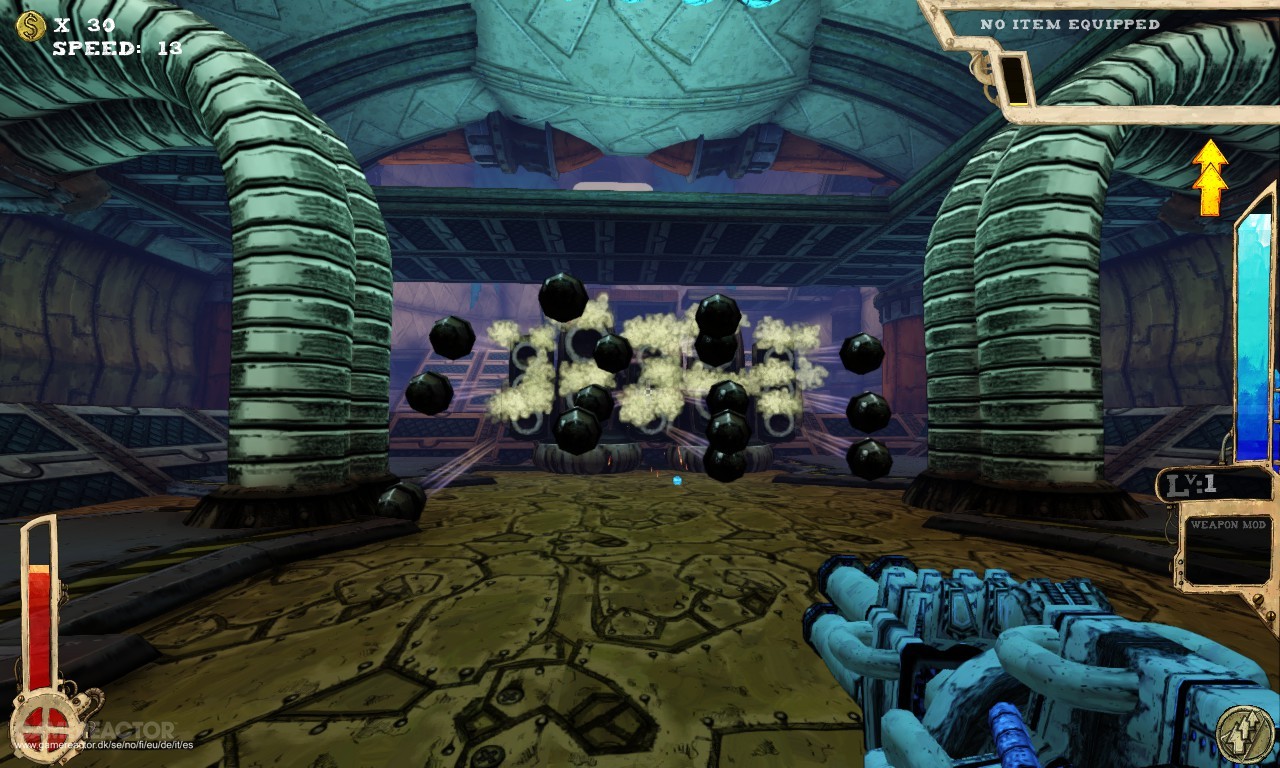Image resolution: width=1280 pixels, height=768 pixels.
Task: Click the blue orb pickup at screen center
Action: point(680,482)
